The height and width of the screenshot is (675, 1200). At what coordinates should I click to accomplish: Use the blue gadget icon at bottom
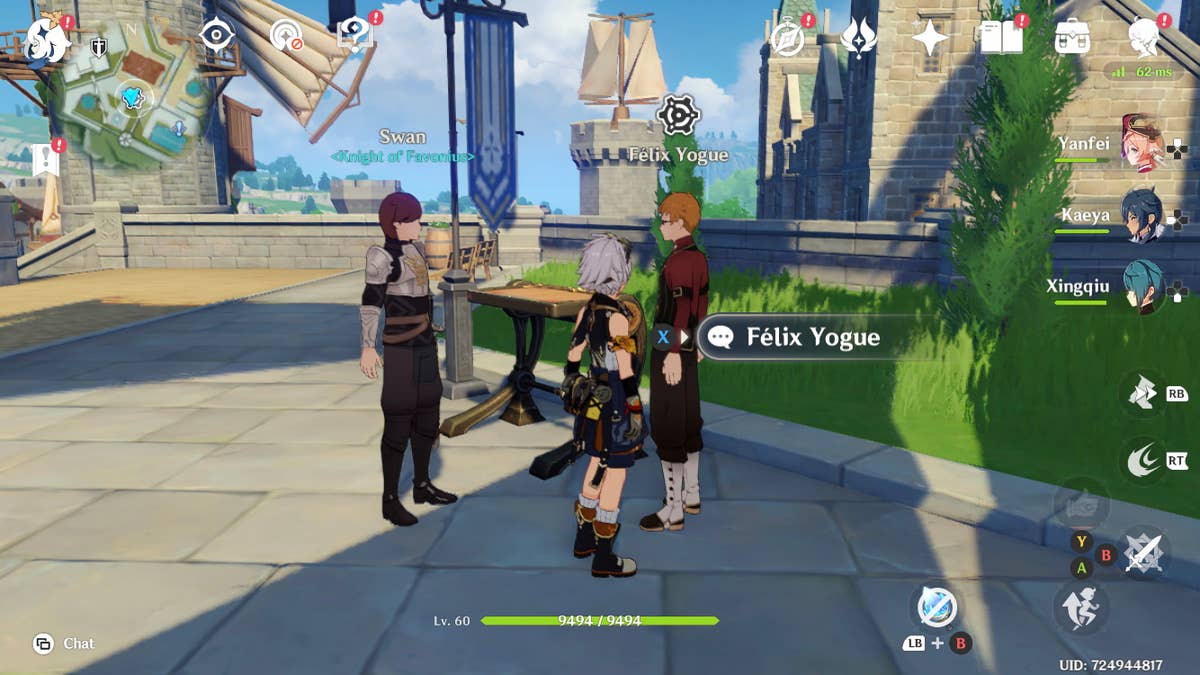pos(937,606)
